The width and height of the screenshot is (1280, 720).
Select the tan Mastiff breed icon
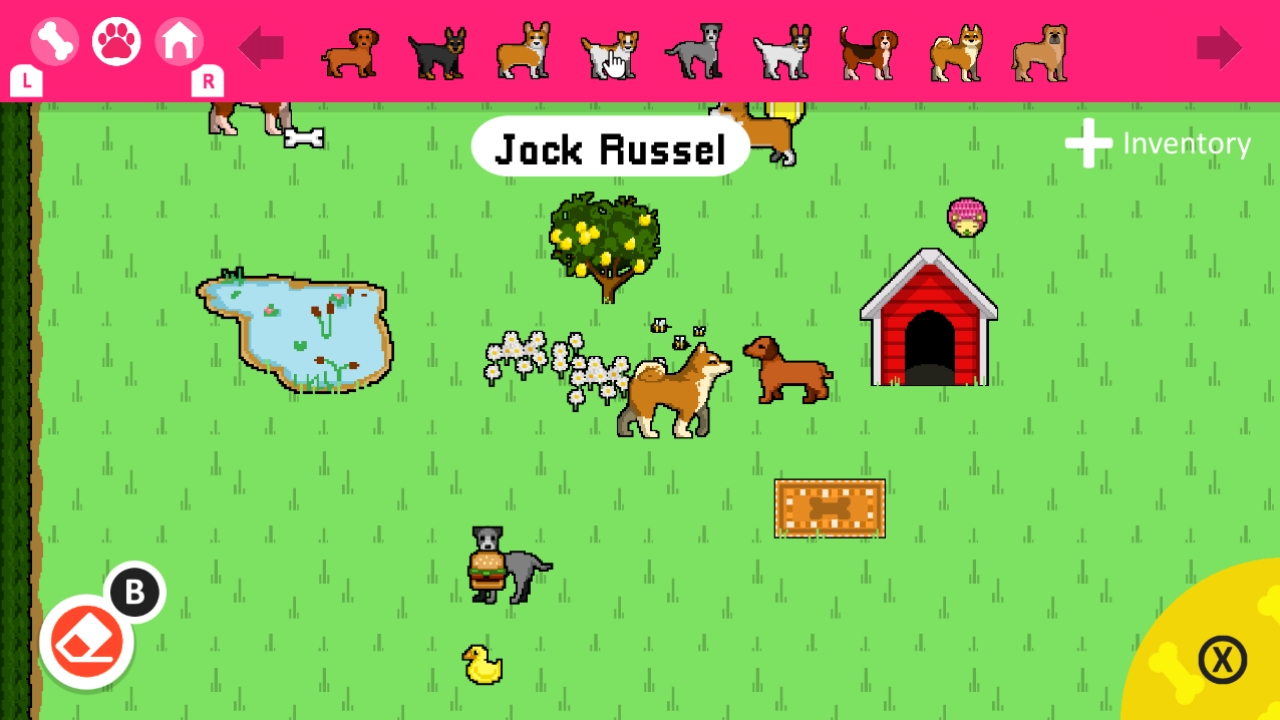tap(1040, 50)
